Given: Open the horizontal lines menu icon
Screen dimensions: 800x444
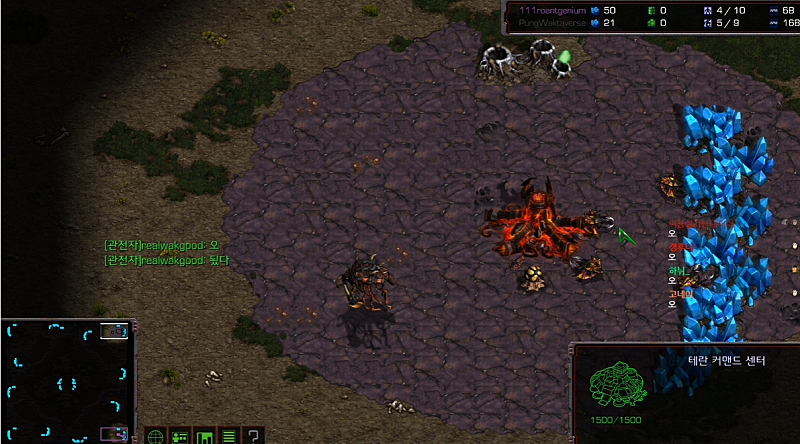Looking at the screenshot, I should 229,436.
